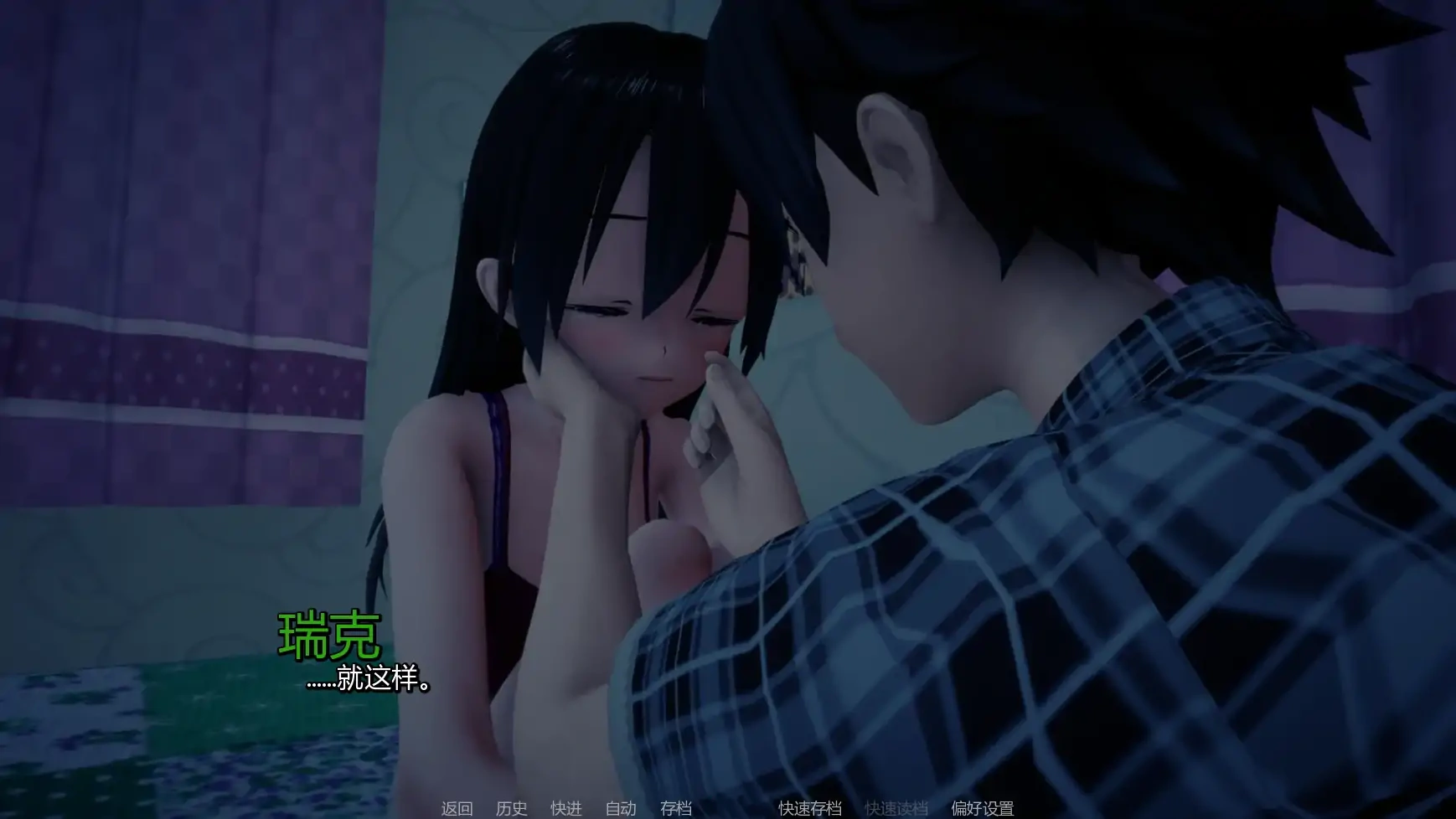Open game settings using 偏好设置 entry
1456x819 pixels.
[984, 809]
